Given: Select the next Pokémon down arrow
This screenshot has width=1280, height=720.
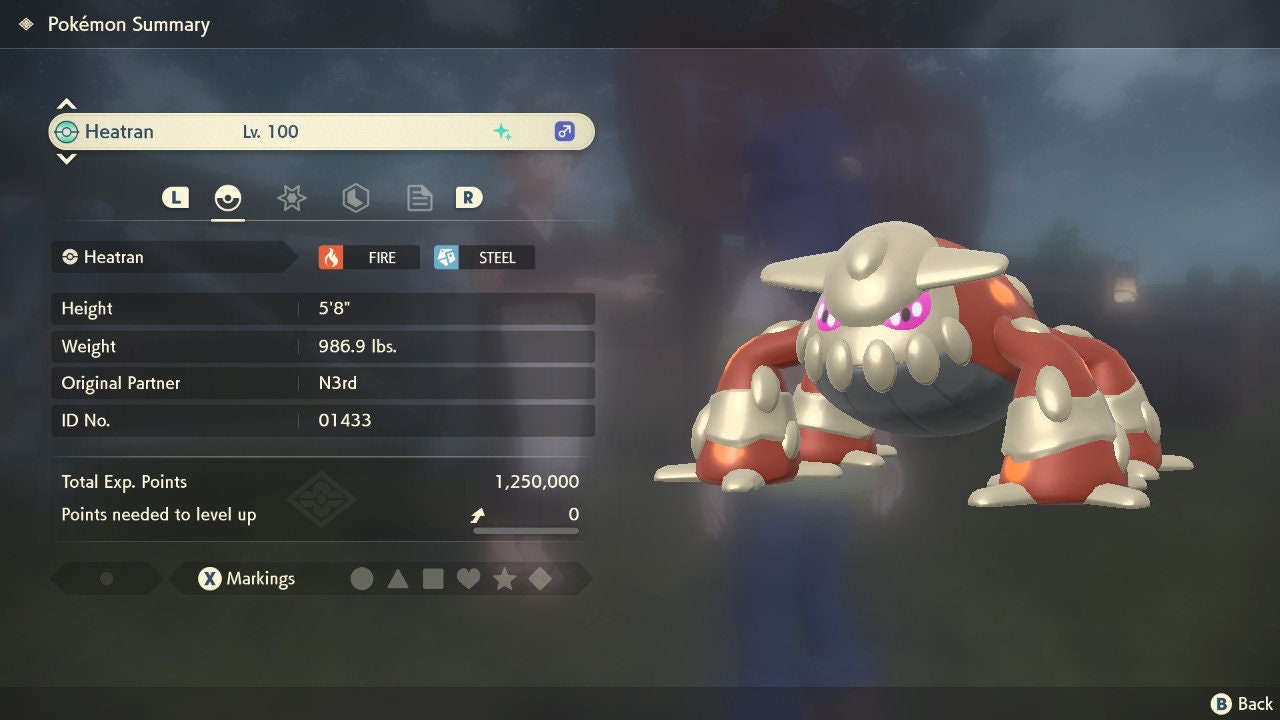Looking at the screenshot, I should click(x=66, y=158).
